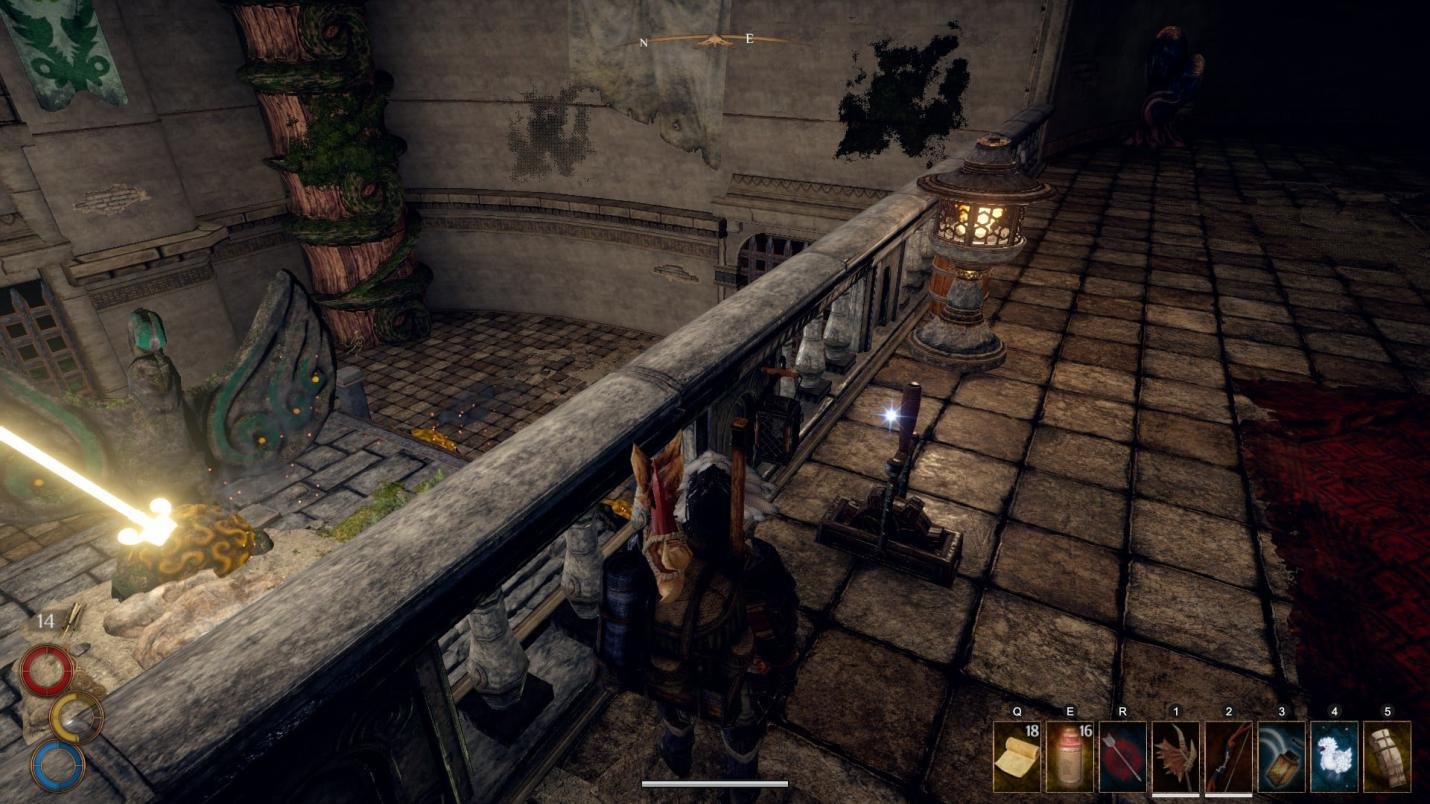Use the potion assigned to the E slot
The height and width of the screenshot is (804, 1430).
[1069, 758]
